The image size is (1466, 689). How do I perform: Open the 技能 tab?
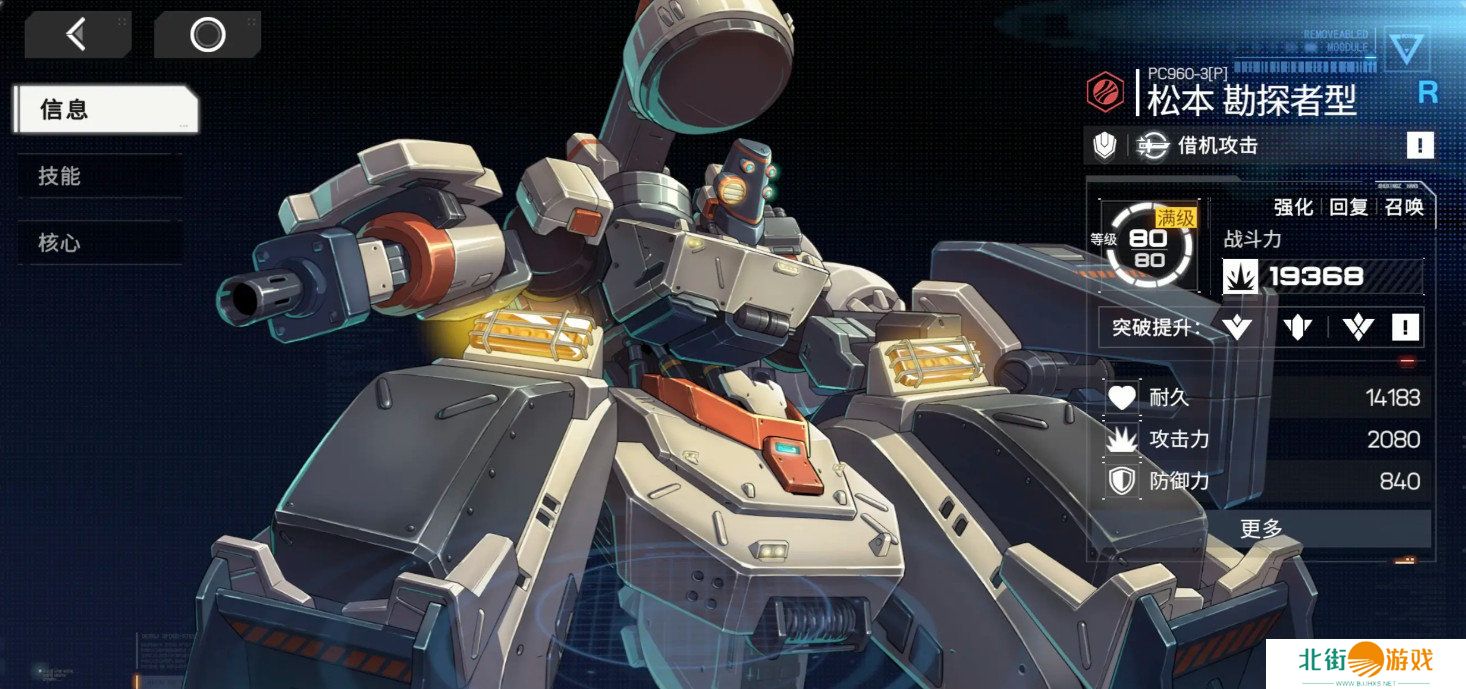98,176
